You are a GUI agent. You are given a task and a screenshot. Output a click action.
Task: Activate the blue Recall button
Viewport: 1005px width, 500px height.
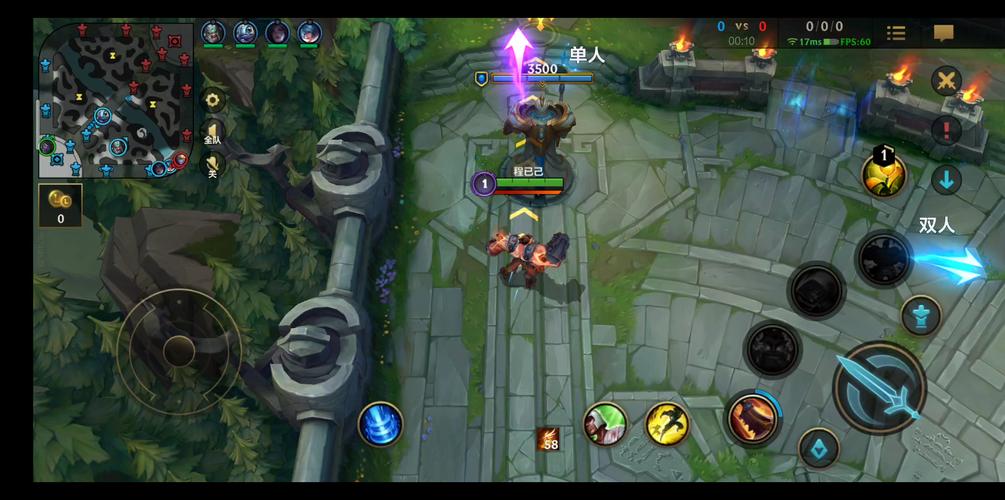[380, 423]
